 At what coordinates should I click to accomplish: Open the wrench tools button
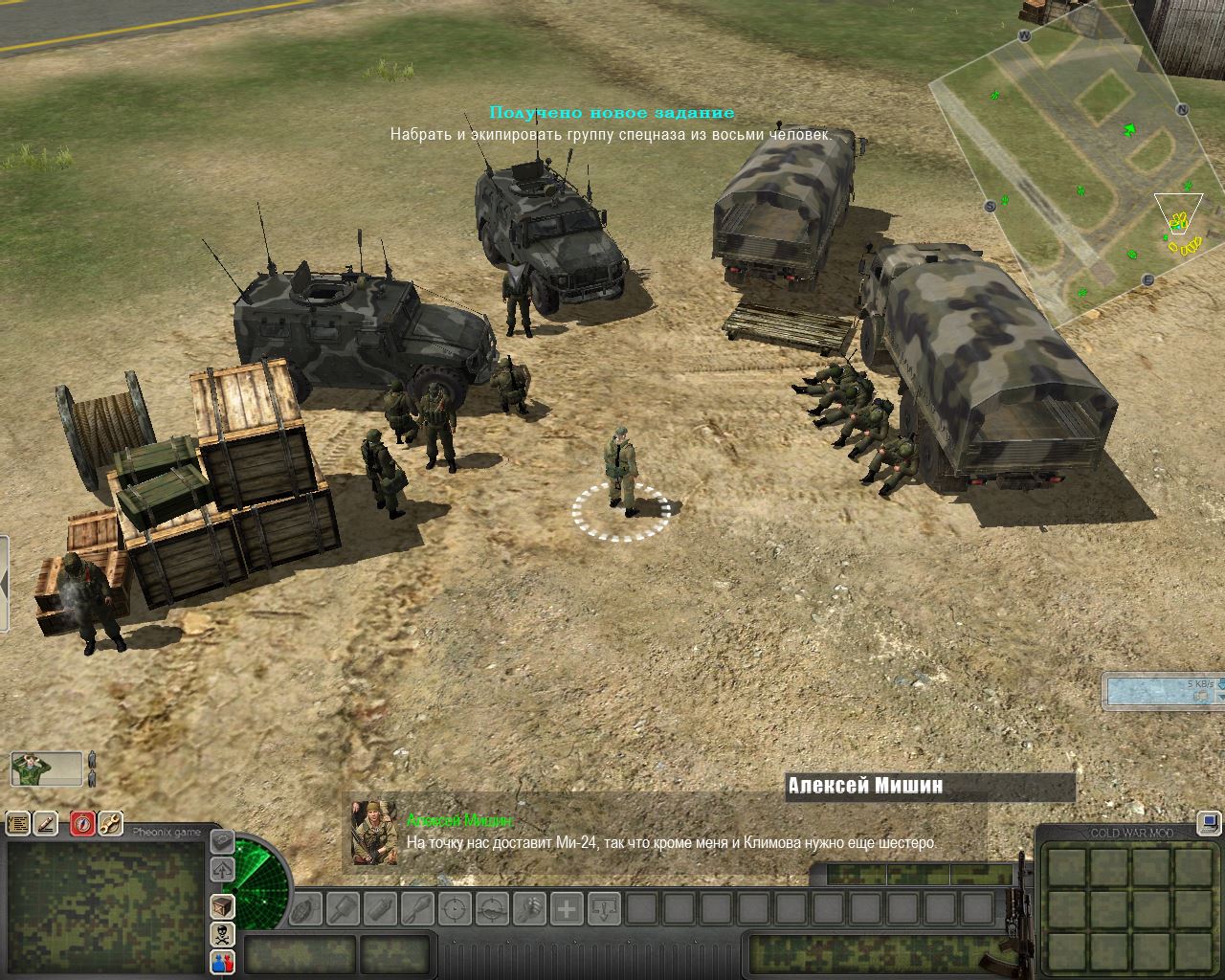pos(110,823)
